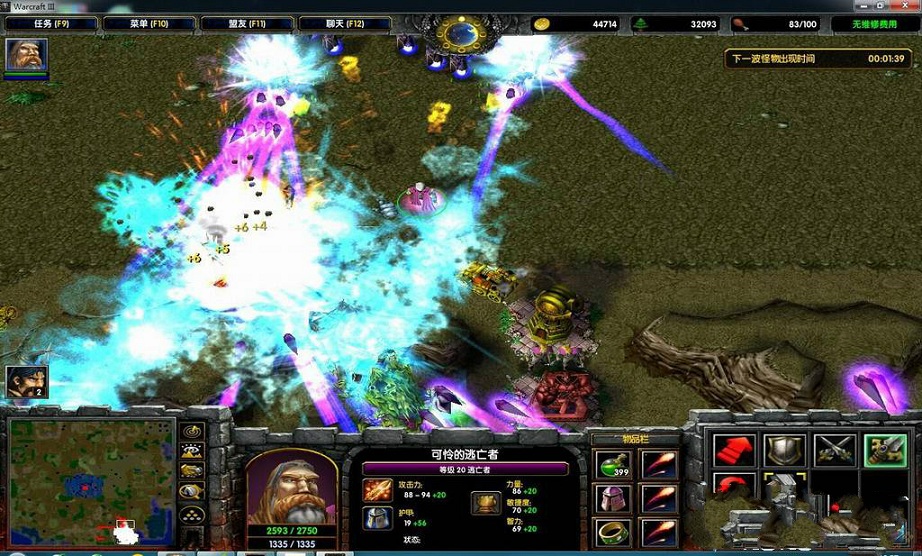Select the green ring inventory item
The height and width of the screenshot is (556, 922).
coord(613,531)
